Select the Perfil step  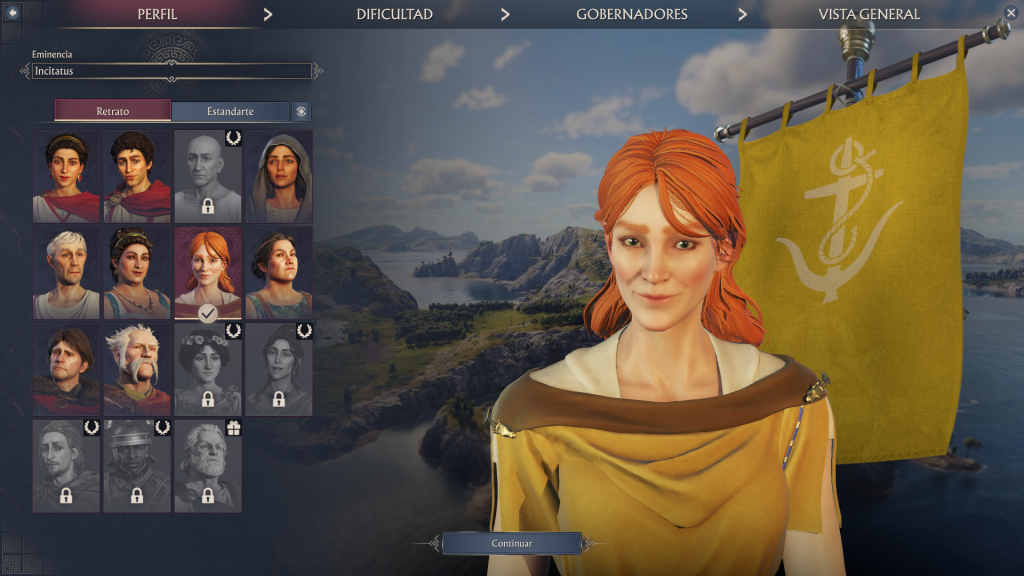pos(156,14)
